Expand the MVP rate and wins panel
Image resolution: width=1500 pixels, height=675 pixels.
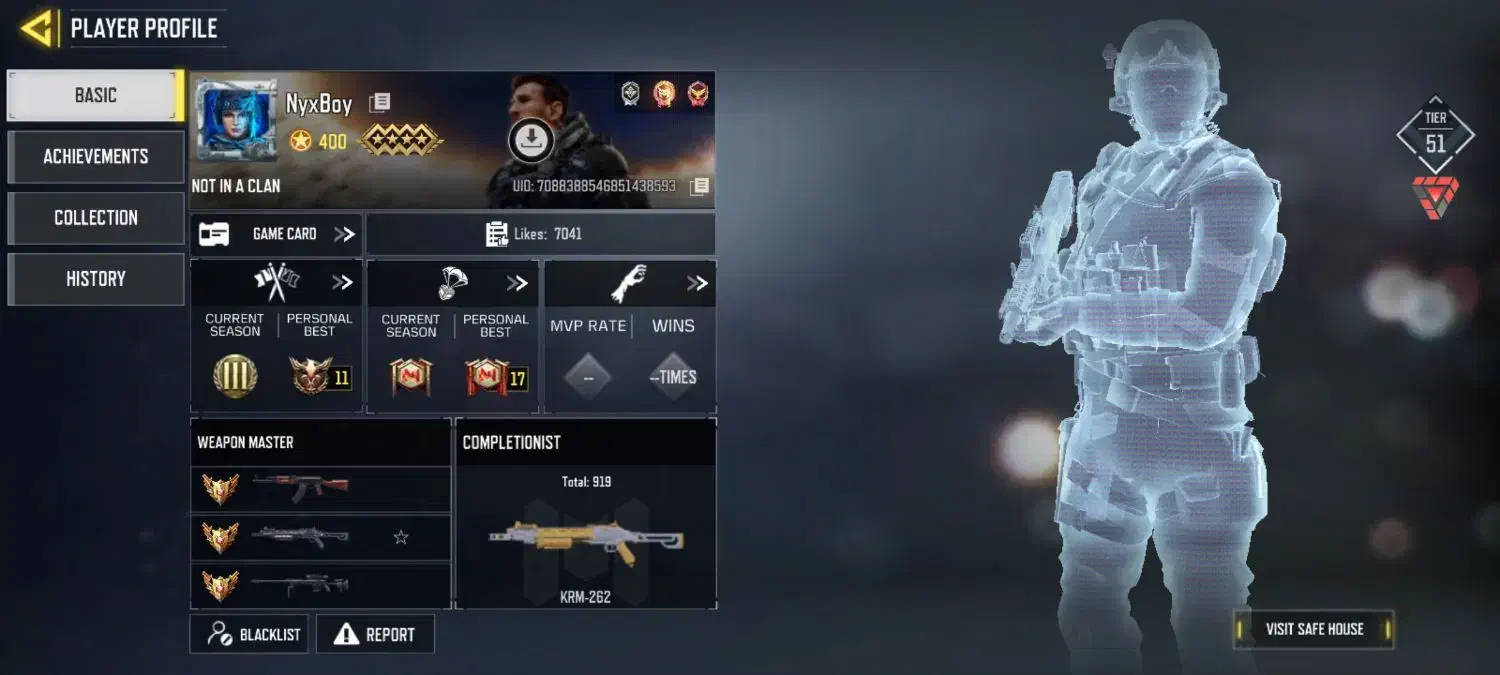pos(696,283)
